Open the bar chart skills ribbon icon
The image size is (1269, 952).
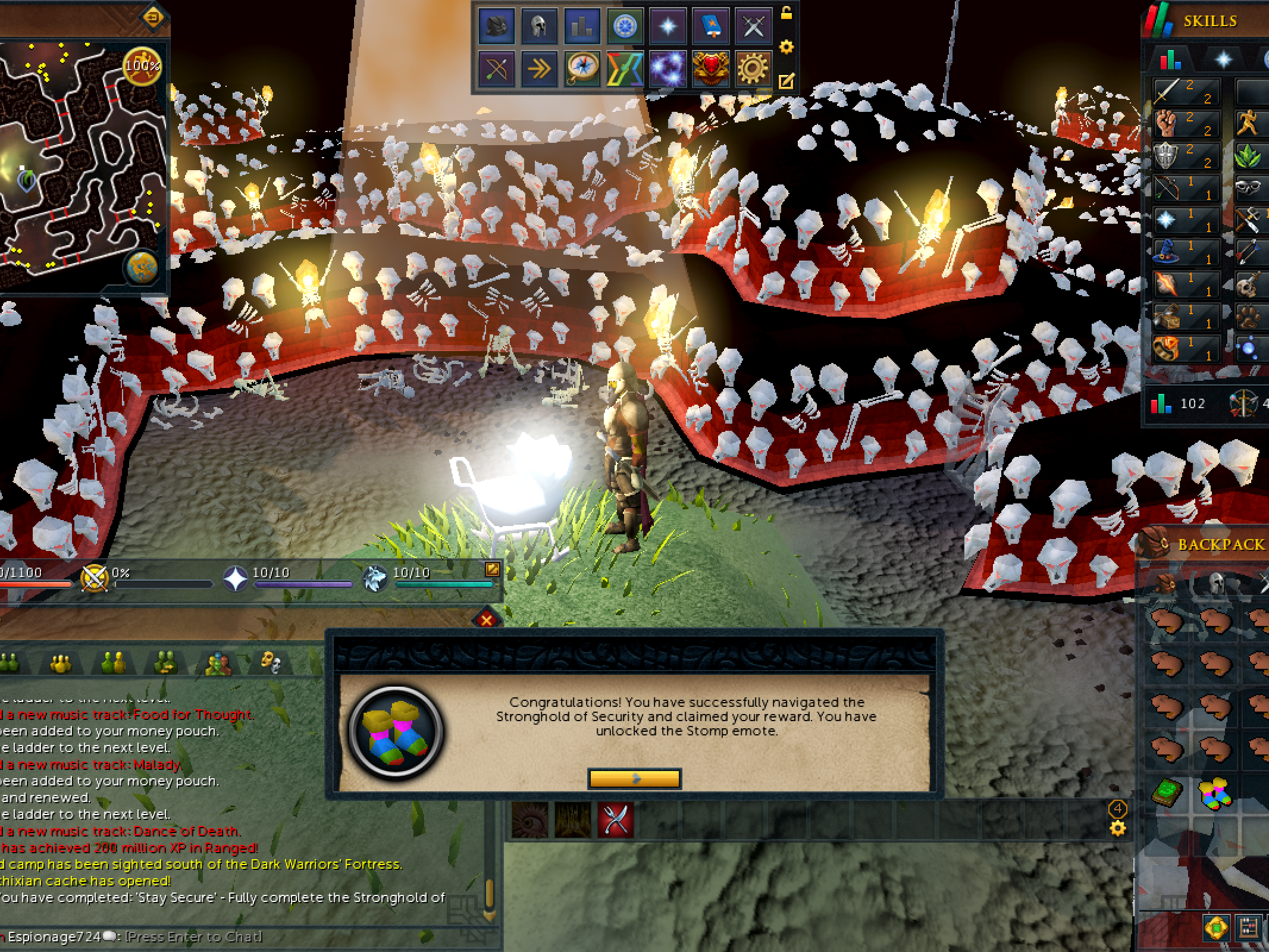tap(581, 26)
